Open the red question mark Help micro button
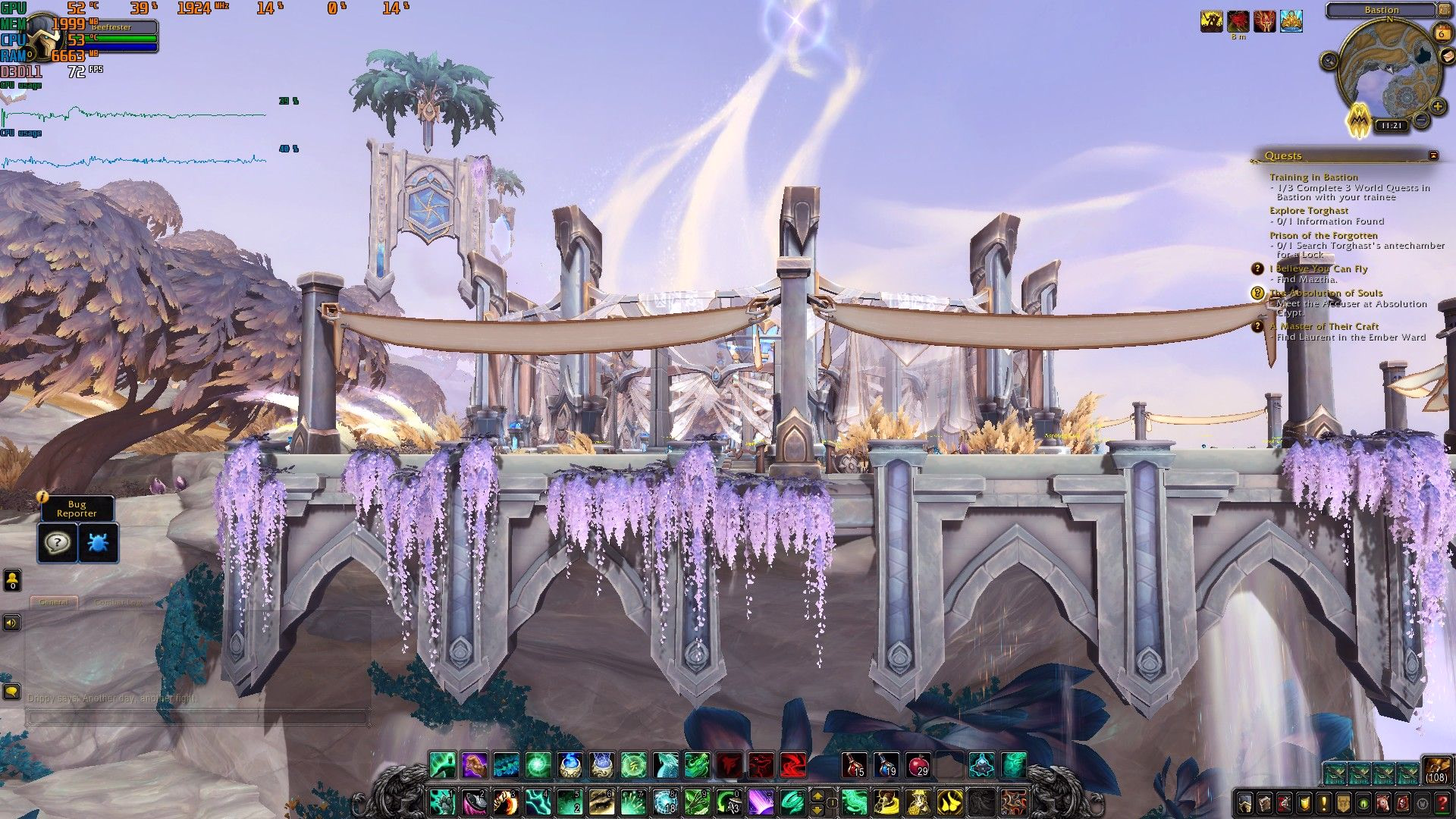 (x=1442, y=802)
